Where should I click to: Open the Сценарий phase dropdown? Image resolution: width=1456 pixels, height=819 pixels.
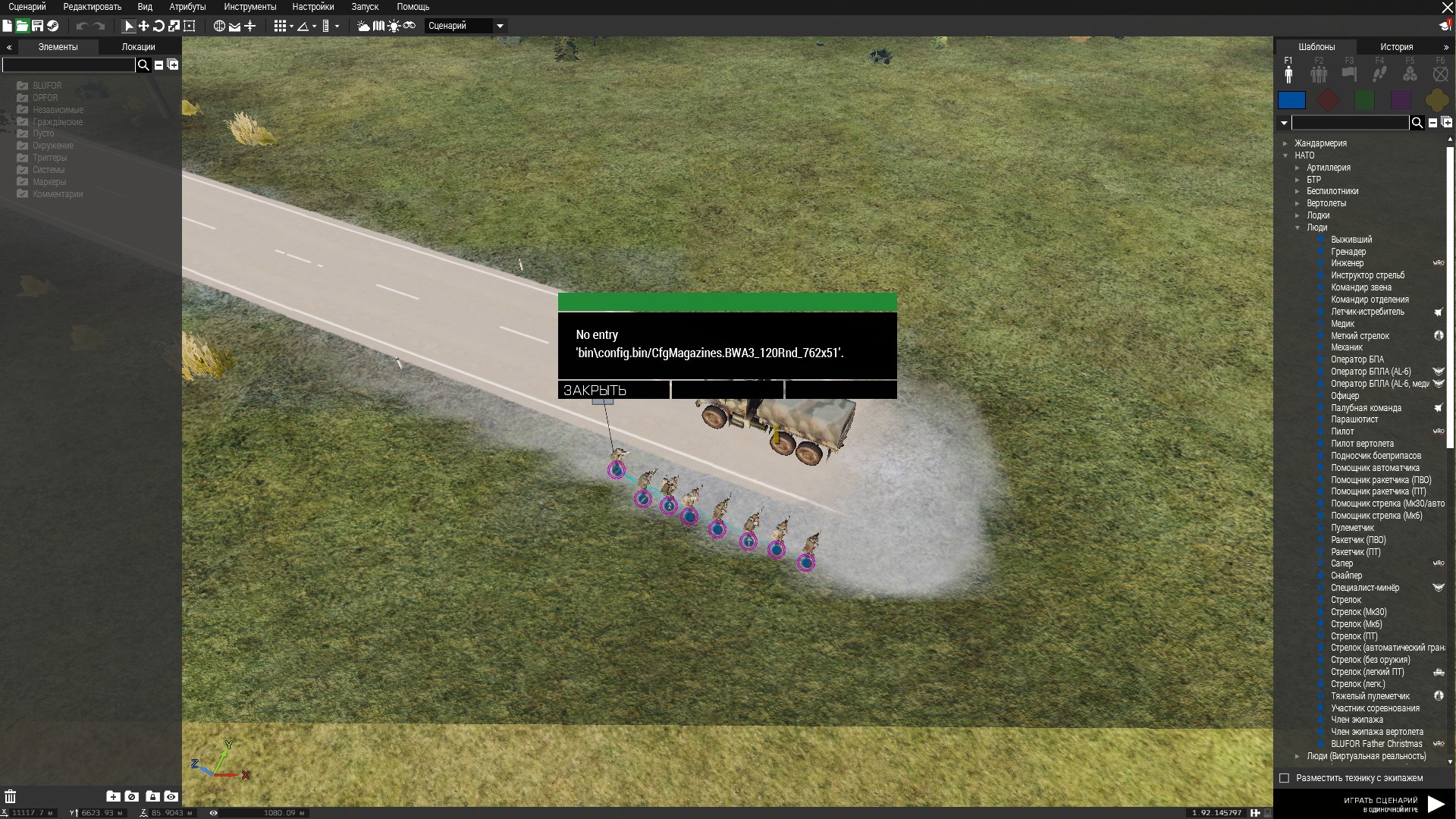point(500,26)
